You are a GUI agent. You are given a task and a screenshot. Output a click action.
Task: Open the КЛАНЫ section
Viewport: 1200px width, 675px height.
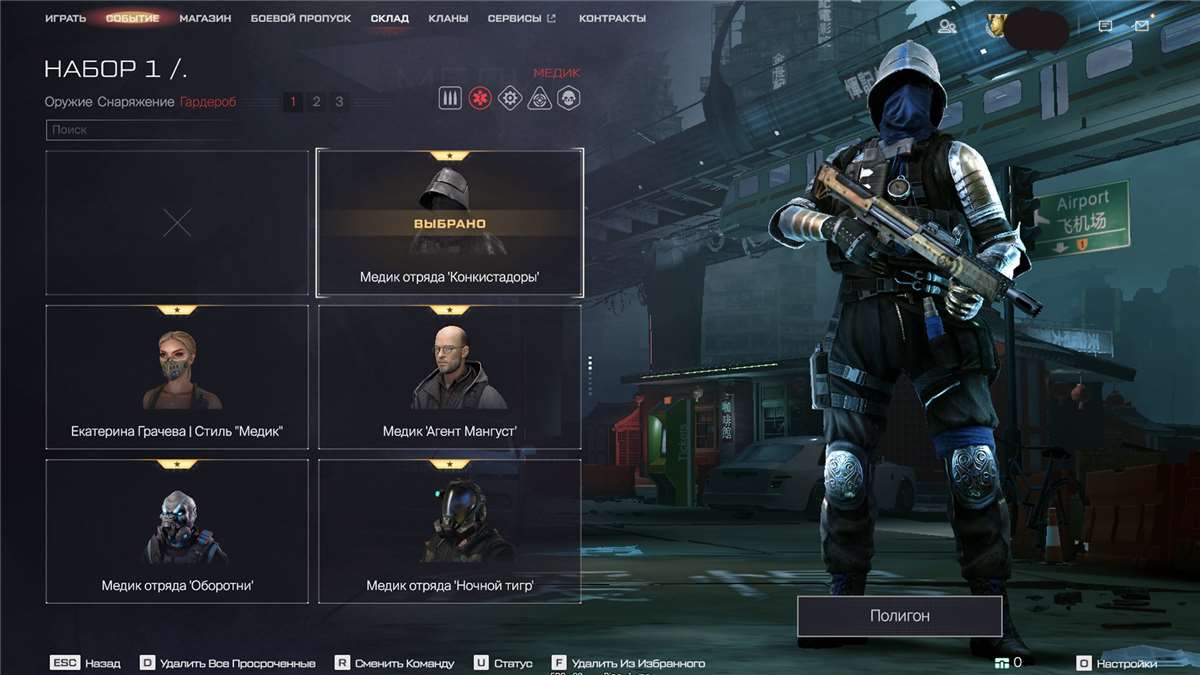point(448,18)
